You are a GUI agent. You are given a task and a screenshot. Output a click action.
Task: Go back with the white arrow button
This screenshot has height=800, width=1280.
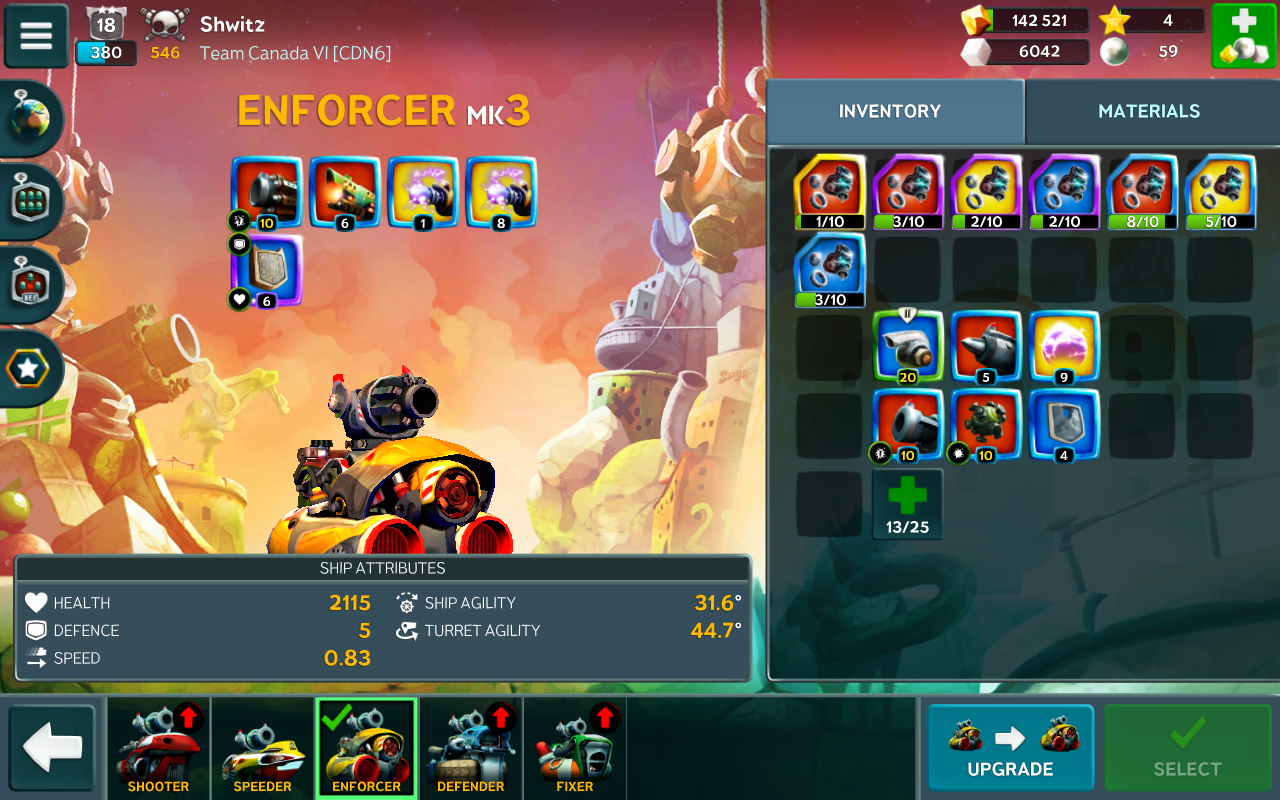(52, 748)
